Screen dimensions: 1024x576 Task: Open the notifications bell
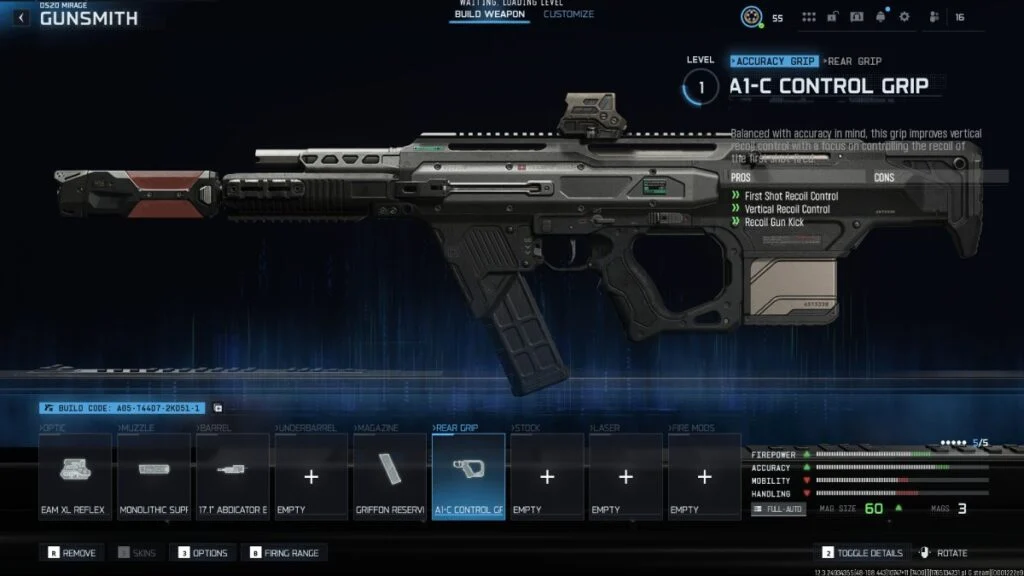(881, 17)
